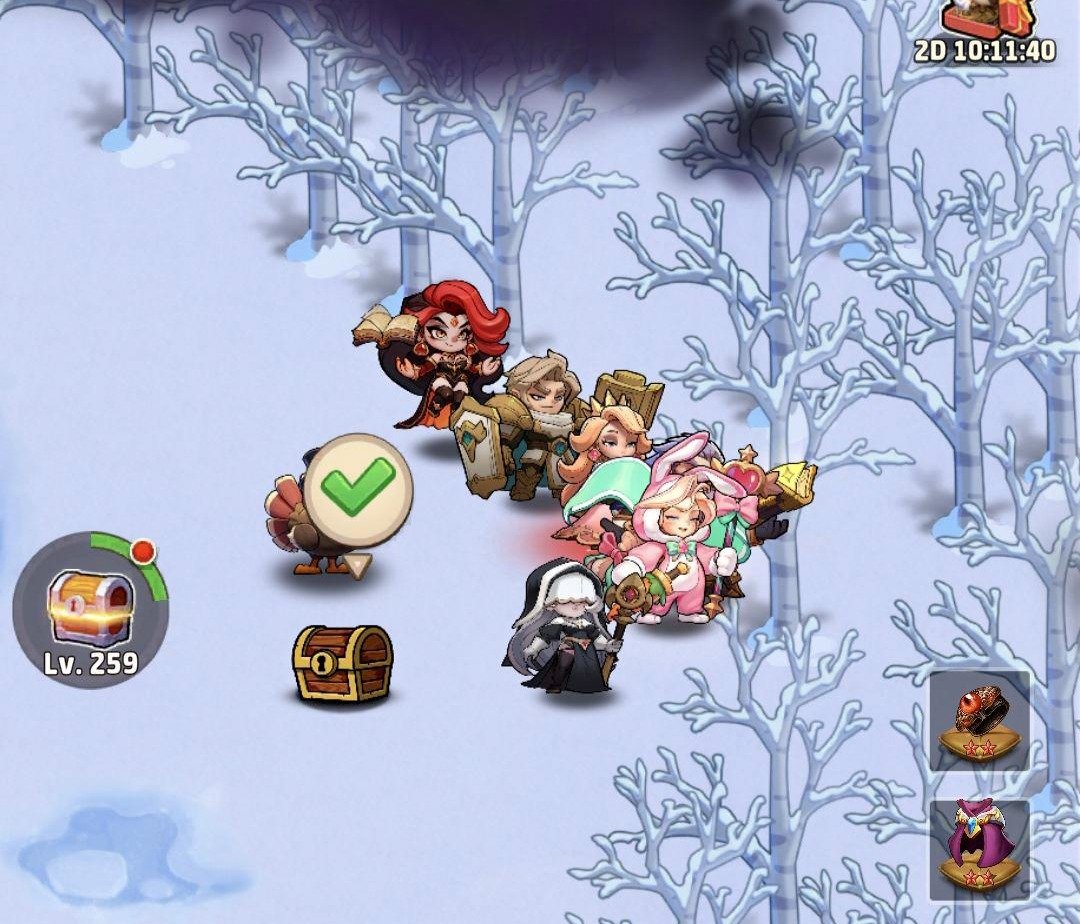Select the red helmet equipment slot
The image size is (1080, 924).
pyautogui.click(x=979, y=721)
